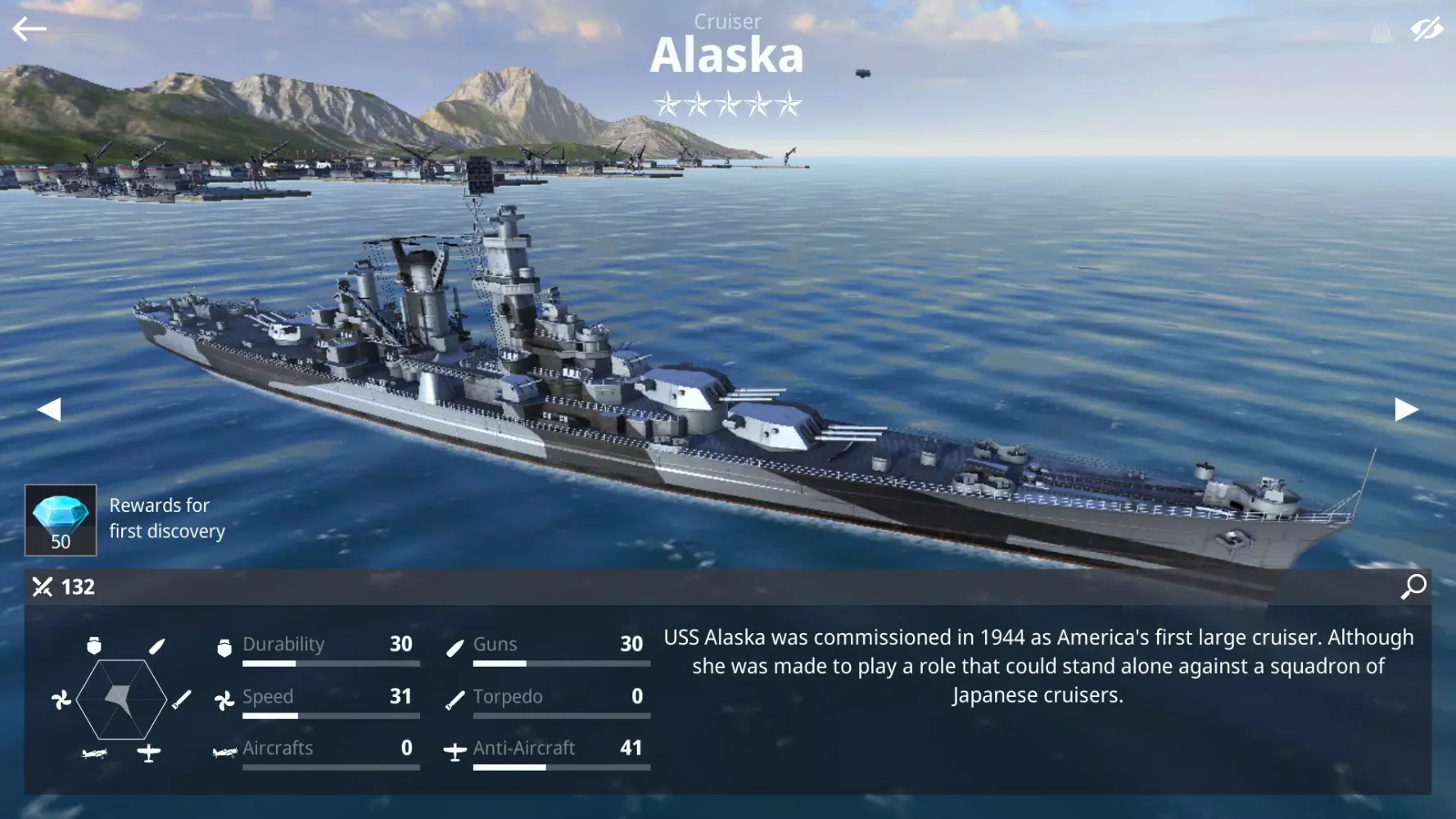This screenshot has height=819, width=1456.
Task: Click the hexagon stat radar chart
Action: point(121,699)
